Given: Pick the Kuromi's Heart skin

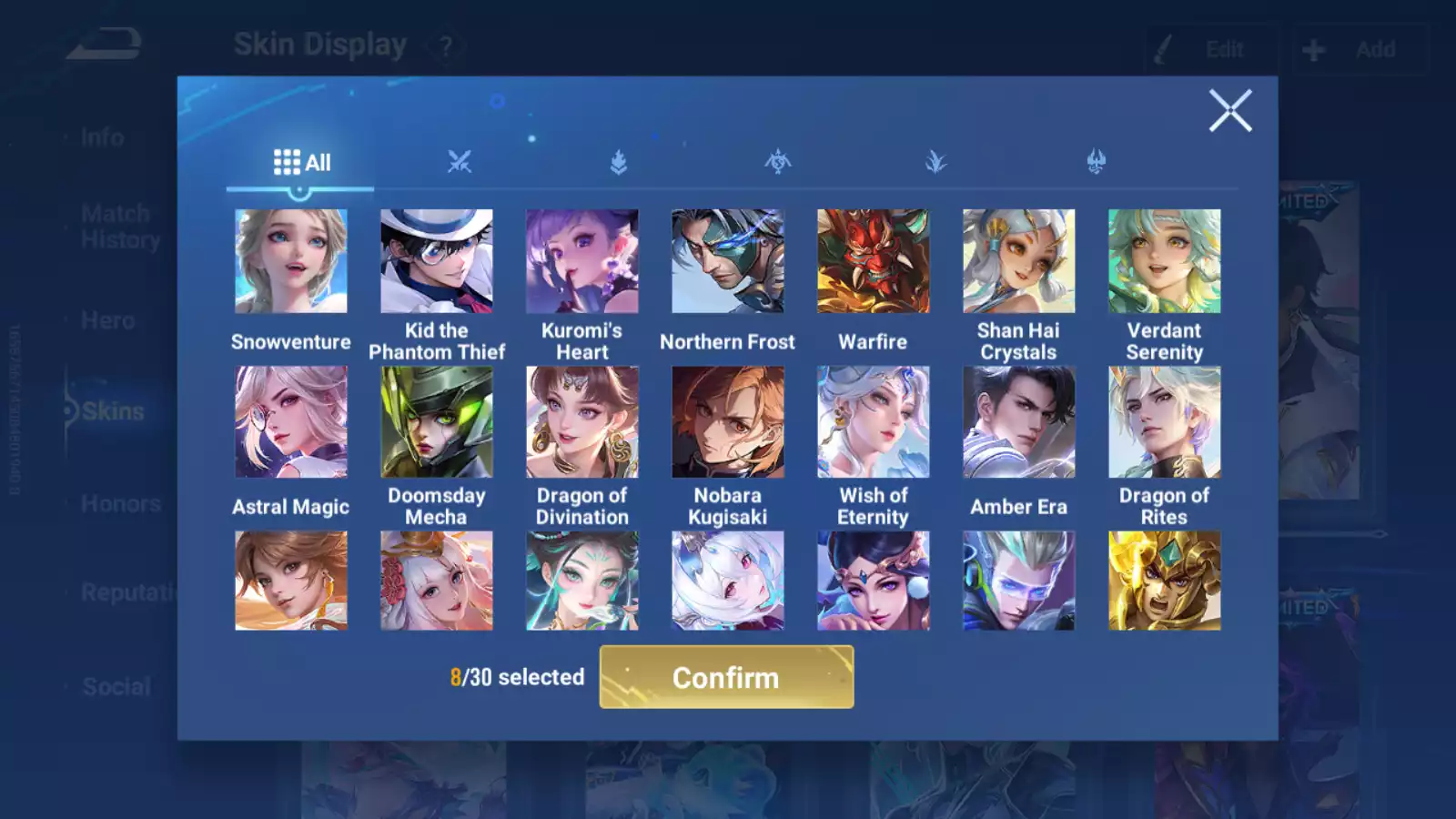Looking at the screenshot, I should coord(582,261).
